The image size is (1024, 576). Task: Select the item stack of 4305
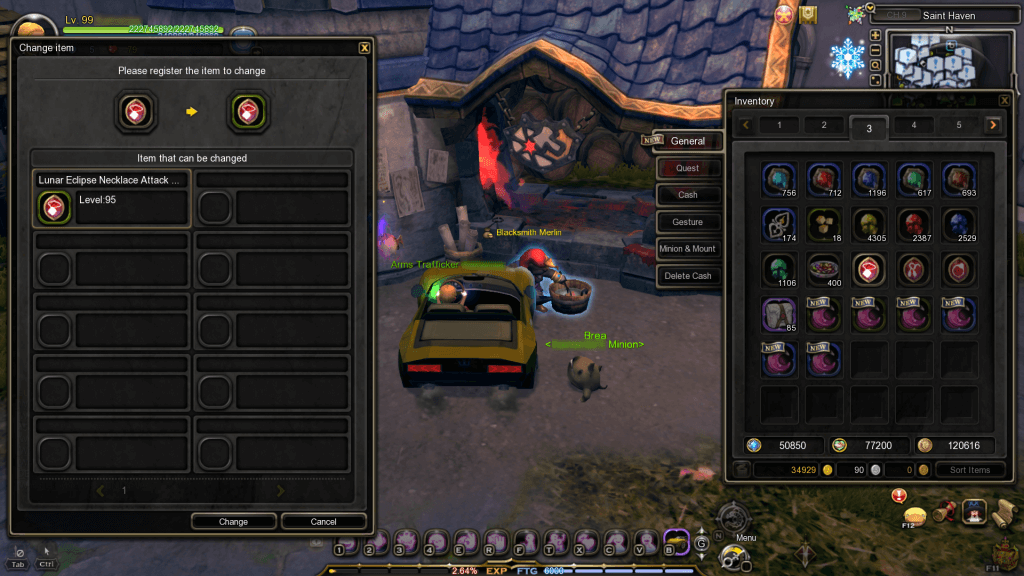pos(870,226)
